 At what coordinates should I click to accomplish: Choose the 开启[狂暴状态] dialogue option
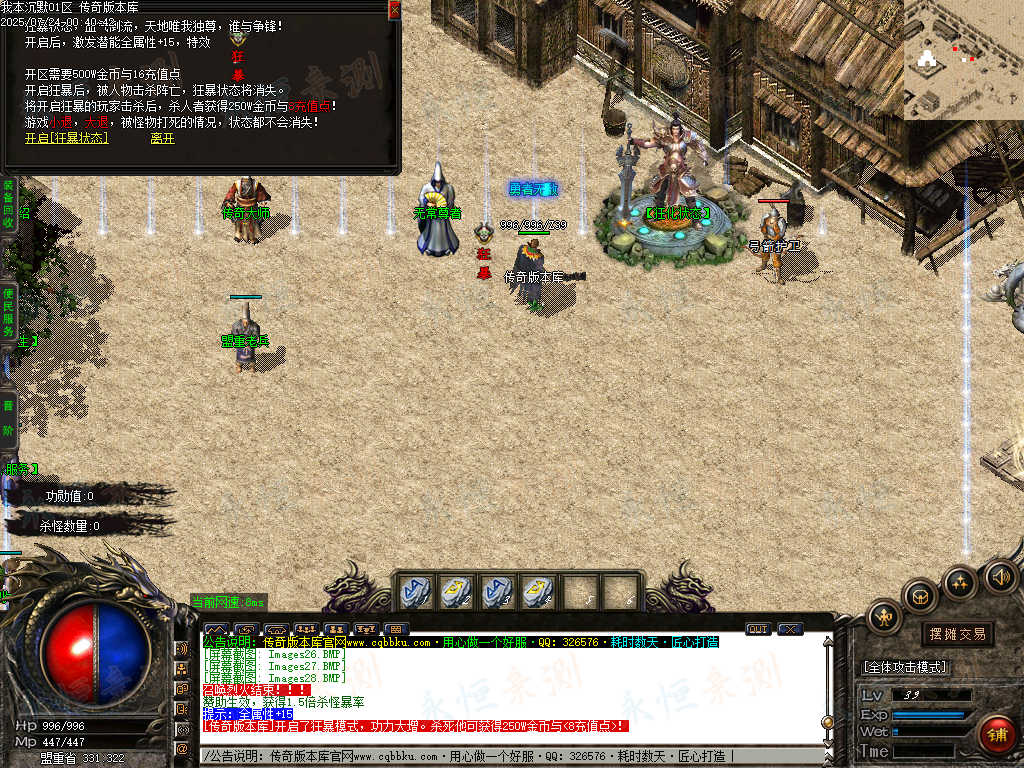coord(66,138)
